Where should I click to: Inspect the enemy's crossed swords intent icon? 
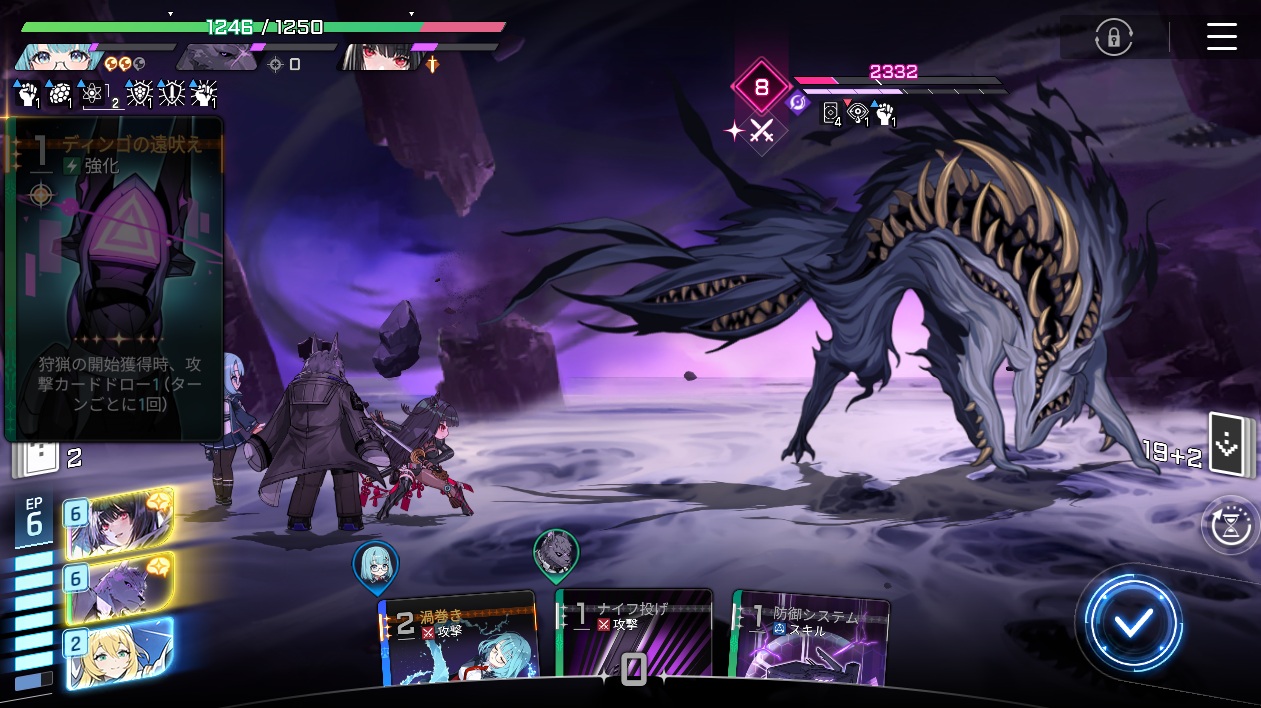coord(762,131)
